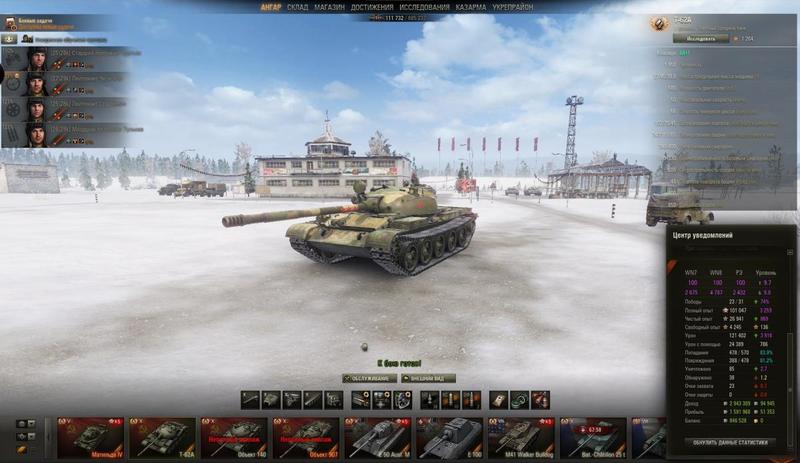Switch to the АНГАР tab

point(270,7)
